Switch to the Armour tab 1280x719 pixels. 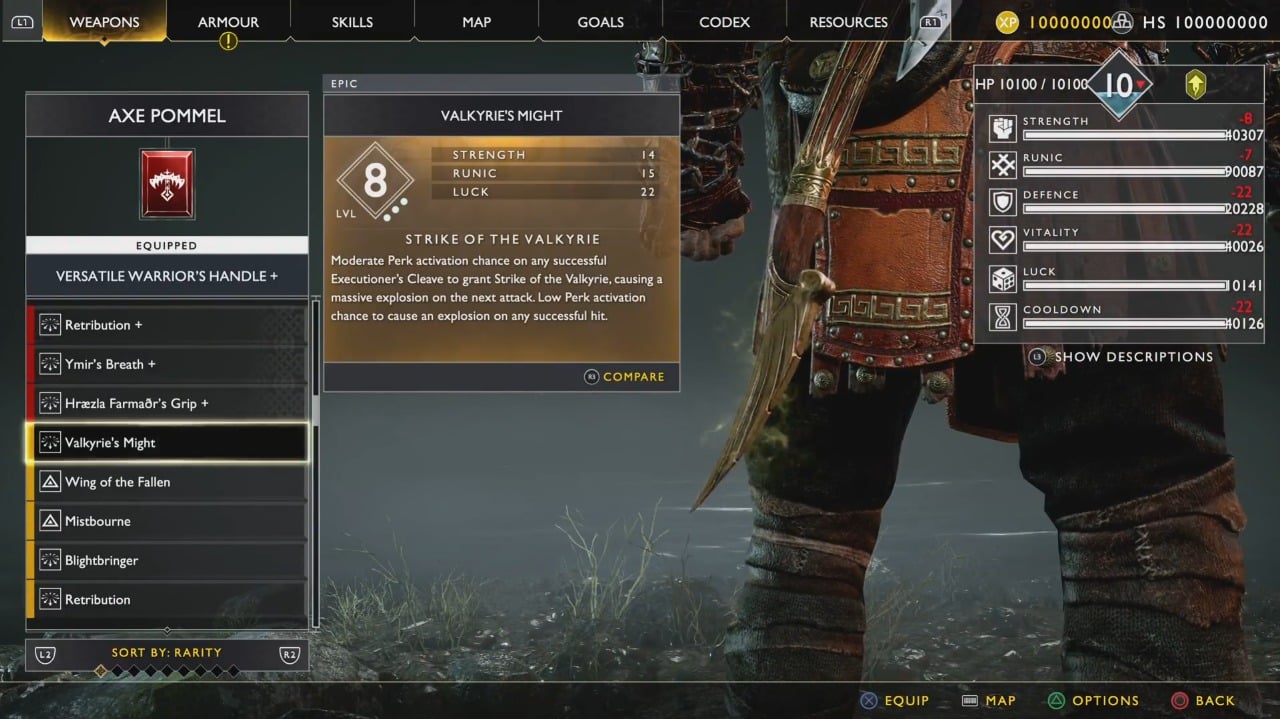coord(229,22)
